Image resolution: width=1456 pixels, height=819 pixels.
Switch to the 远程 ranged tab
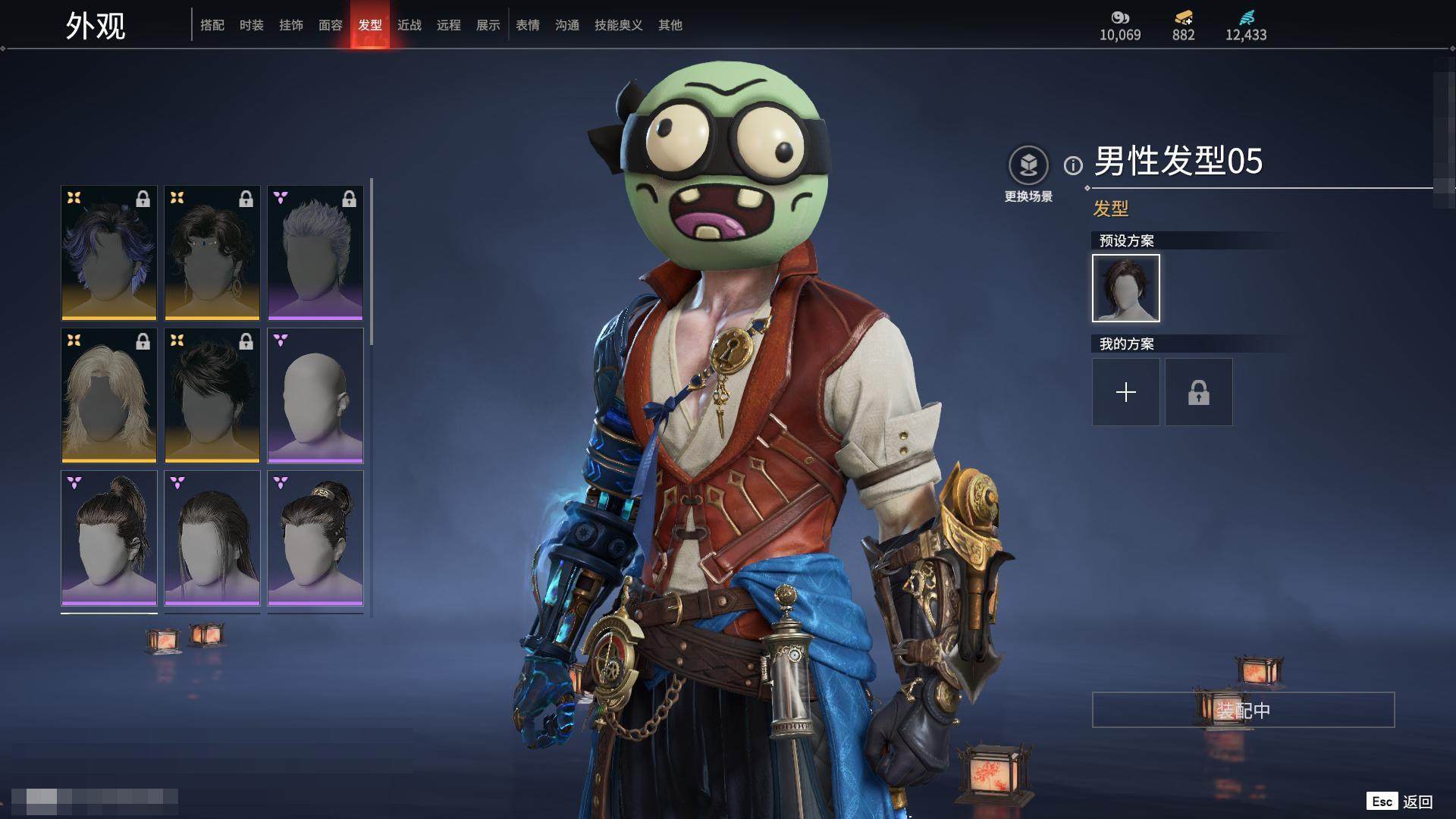point(449,25)
